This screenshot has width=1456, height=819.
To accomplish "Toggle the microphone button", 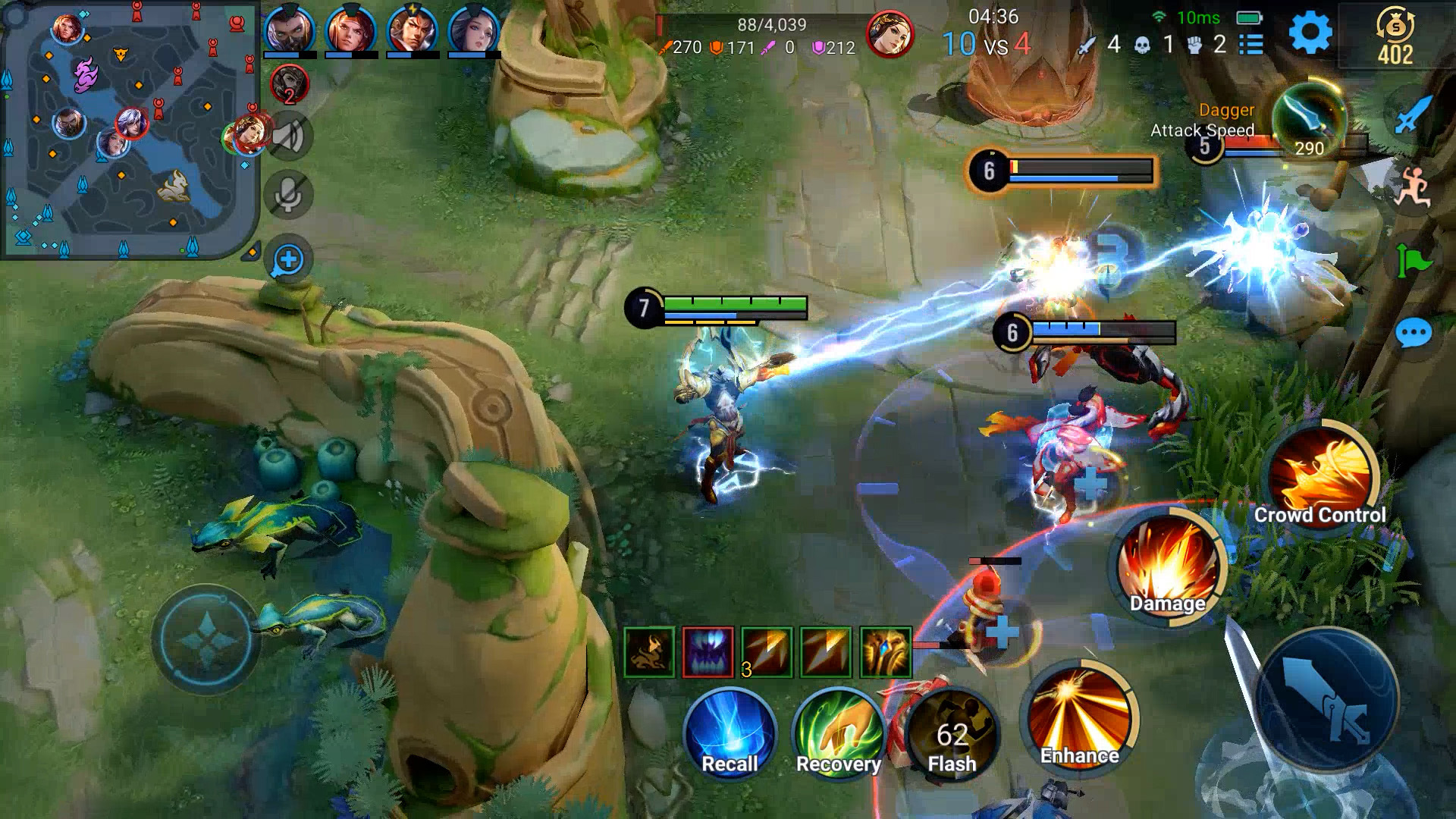I will [x=288, y=195].
